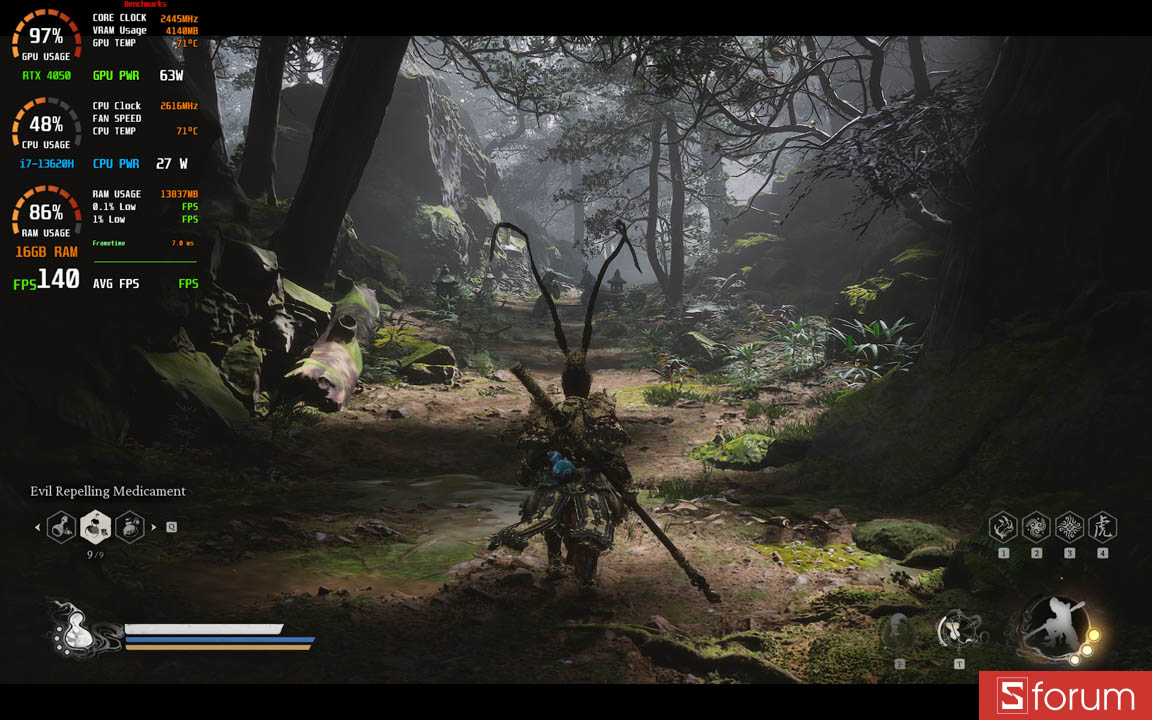Cast the swirling cloud spell in slot 2

pos(1036,527)
